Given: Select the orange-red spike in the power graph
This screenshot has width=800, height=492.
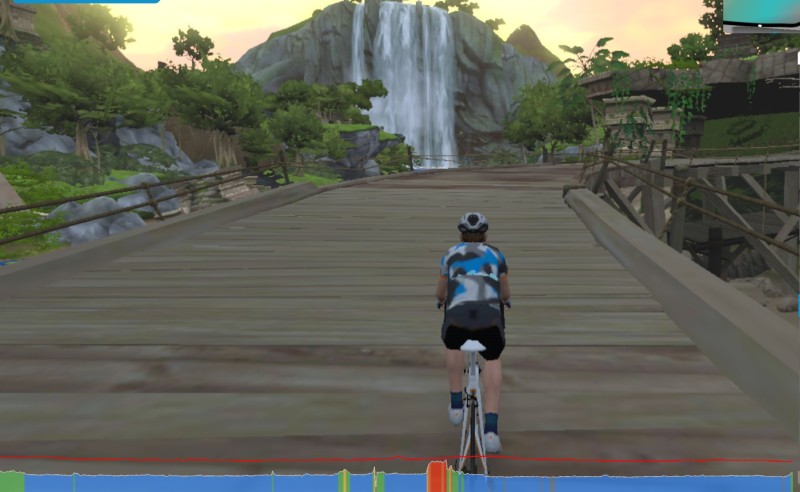Looking at the screenshot, I should [x=436, y=475].
